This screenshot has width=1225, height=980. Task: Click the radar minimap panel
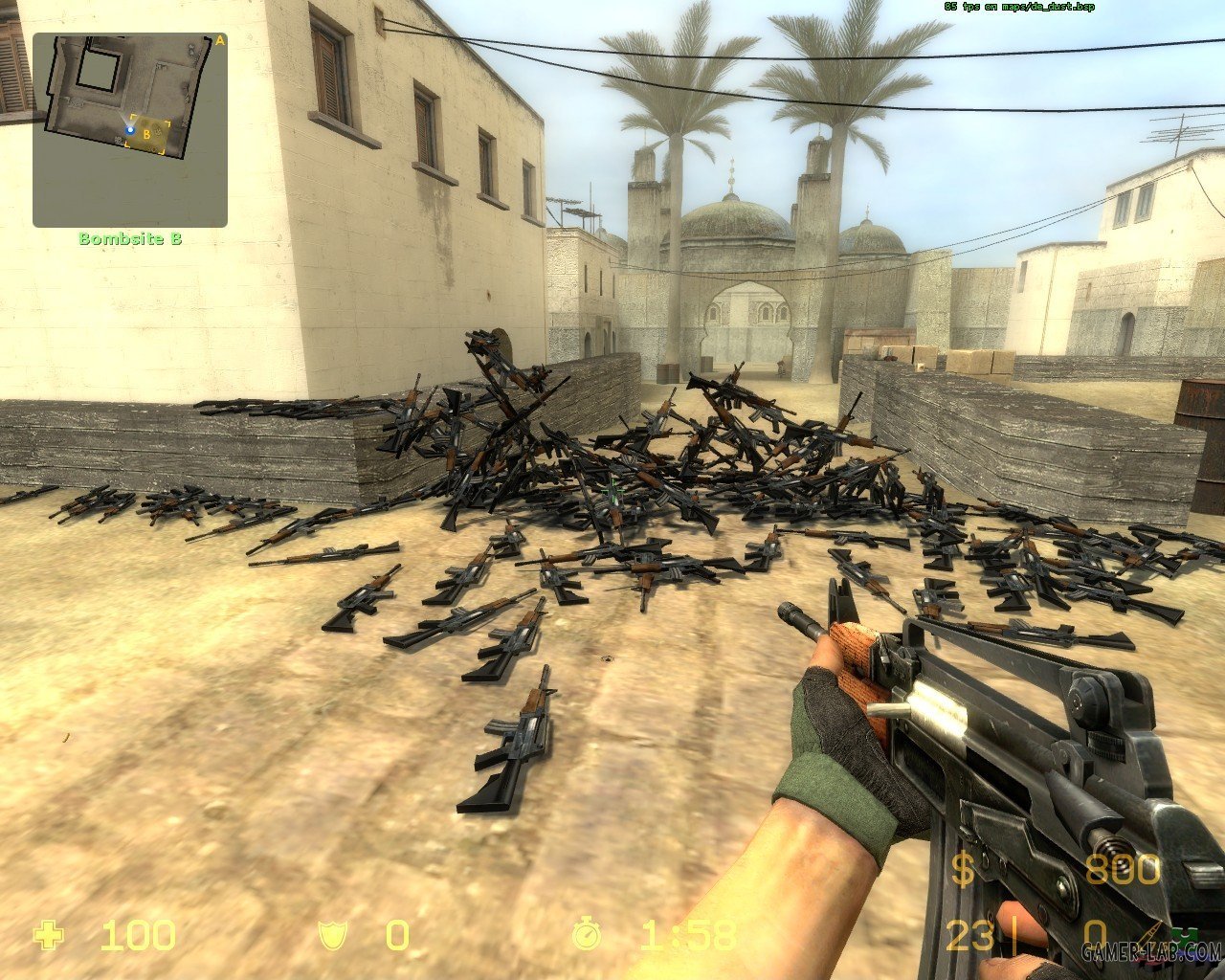click(x=130, y=130)
